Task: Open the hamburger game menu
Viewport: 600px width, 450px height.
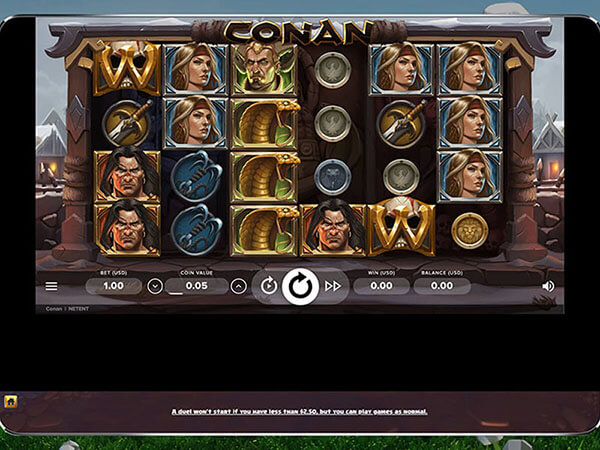Action: (51, 286)
